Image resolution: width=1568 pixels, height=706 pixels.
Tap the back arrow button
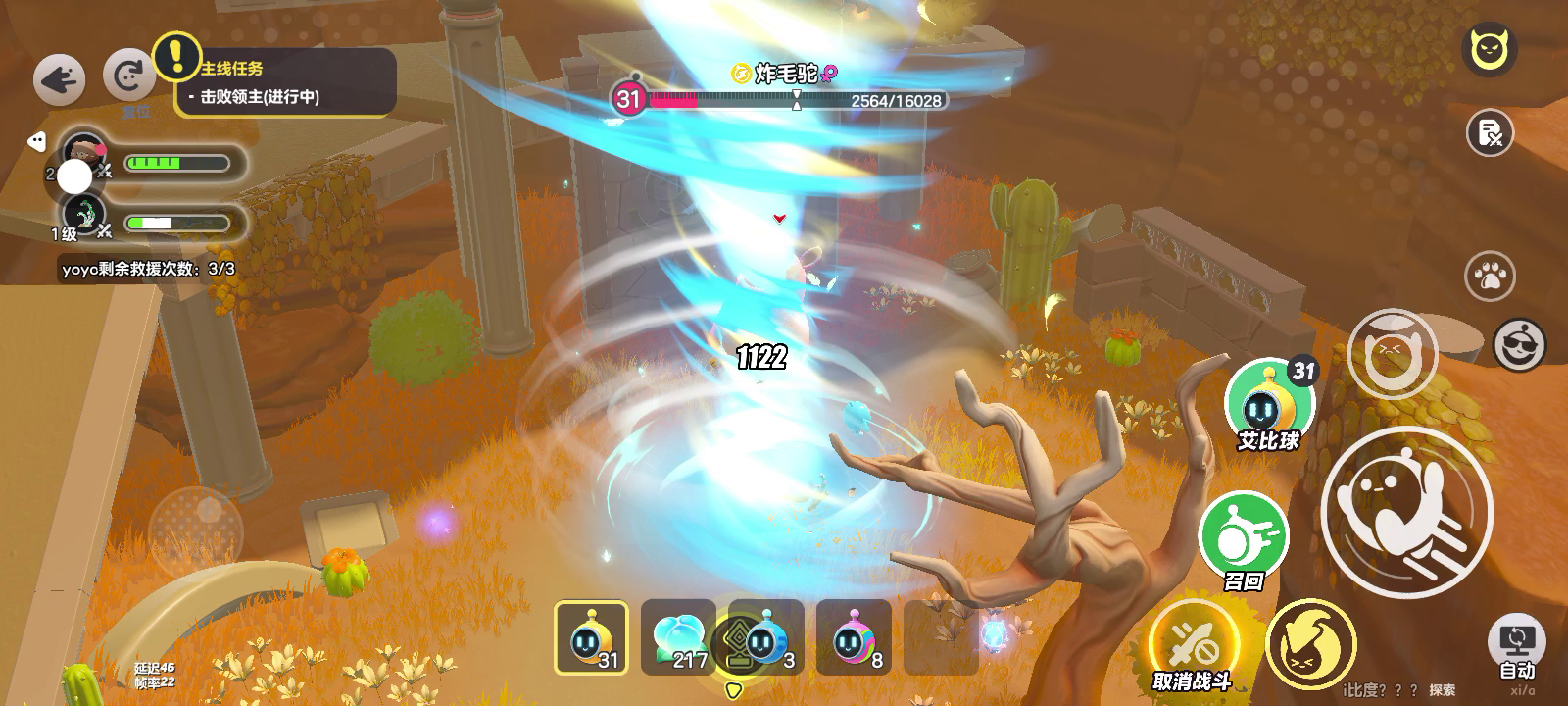click(x=59, y=79)
